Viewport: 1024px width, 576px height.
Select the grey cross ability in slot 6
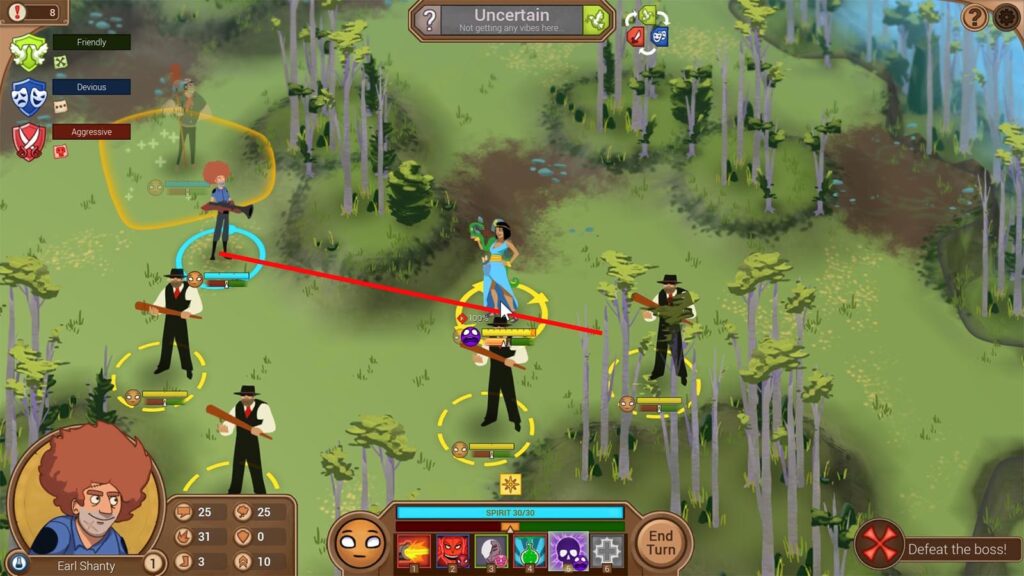click(x=605, y=551)
